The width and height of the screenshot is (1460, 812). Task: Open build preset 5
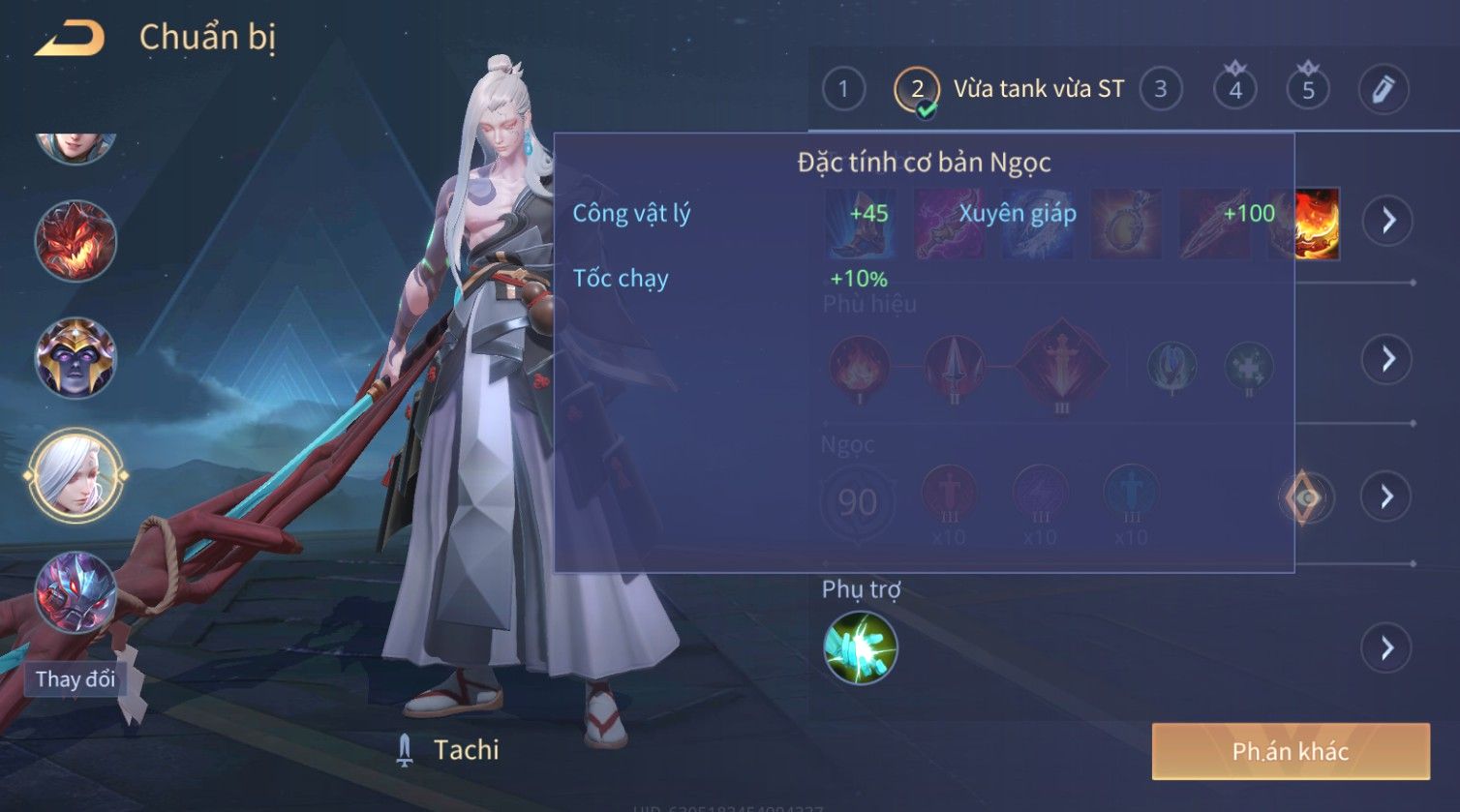coord(1308,90)
